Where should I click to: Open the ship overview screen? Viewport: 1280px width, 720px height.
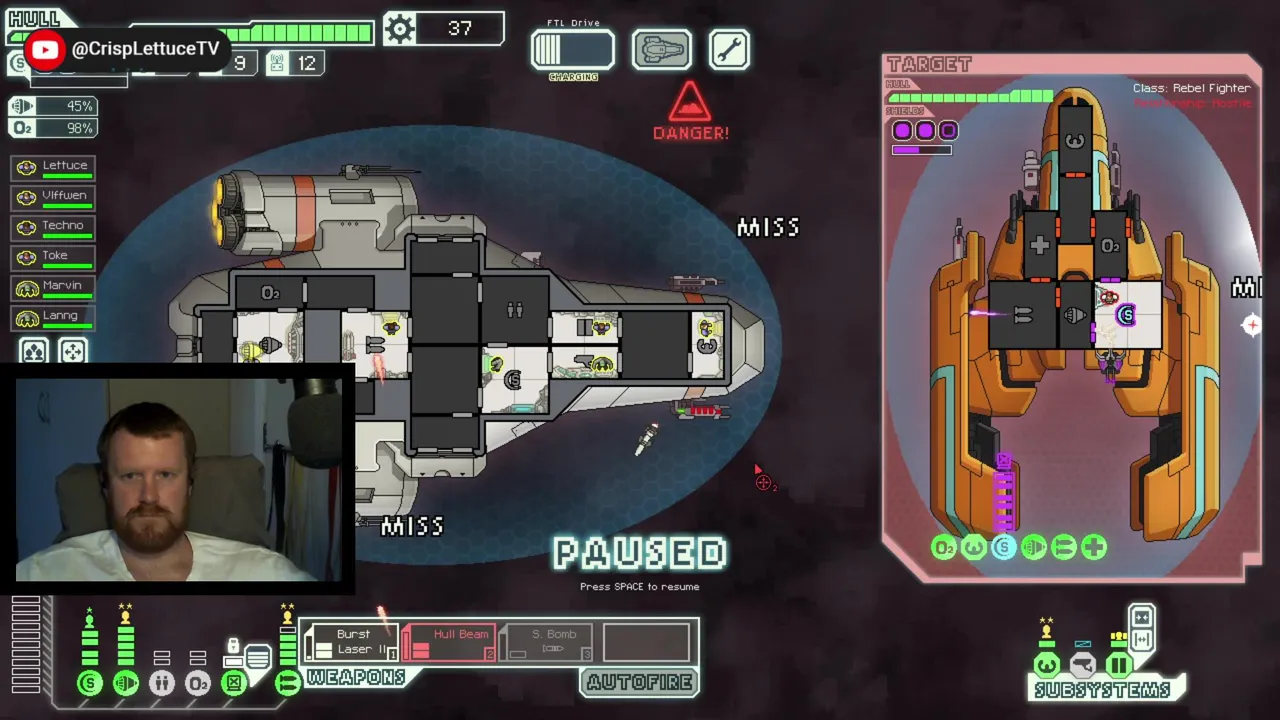(x=661, y=50)
